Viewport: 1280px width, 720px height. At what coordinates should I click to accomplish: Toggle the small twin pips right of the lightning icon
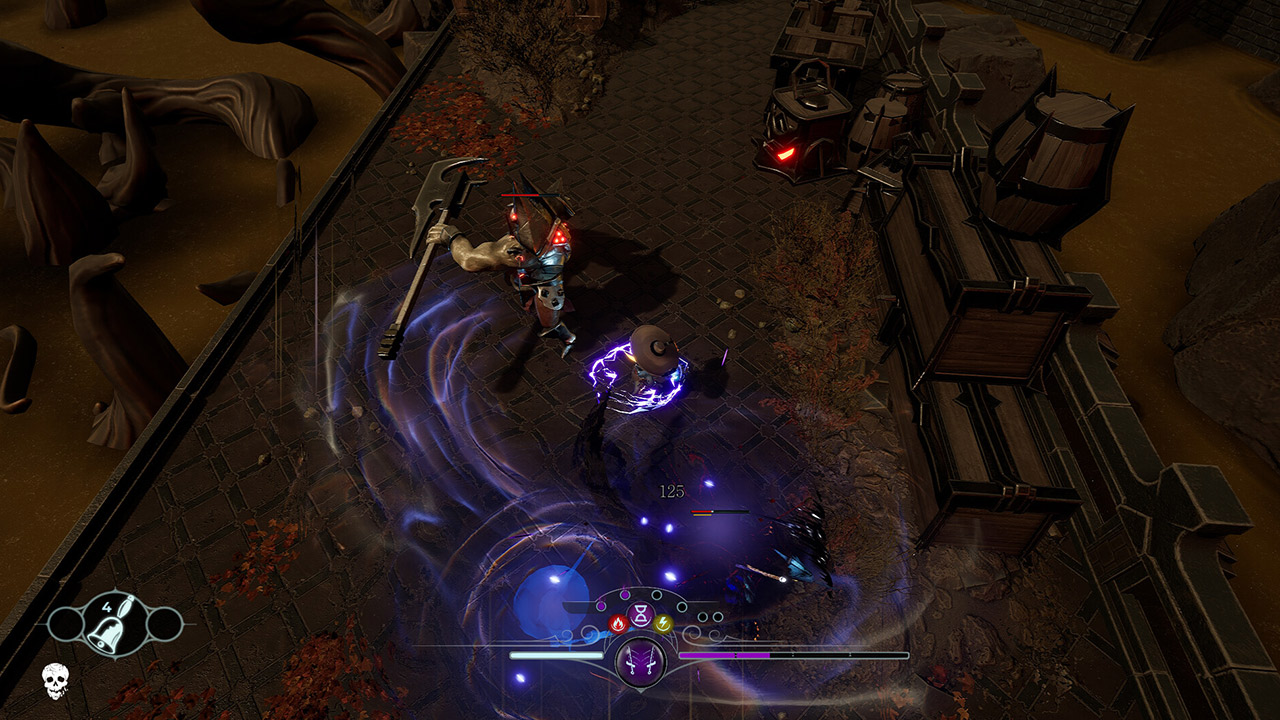click(x=710, y=616)
